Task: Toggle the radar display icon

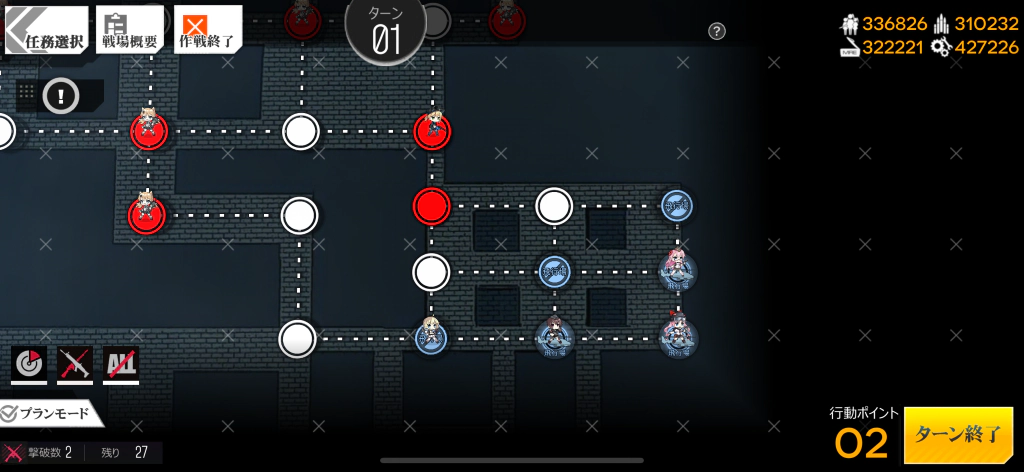Action: (29, 364)
